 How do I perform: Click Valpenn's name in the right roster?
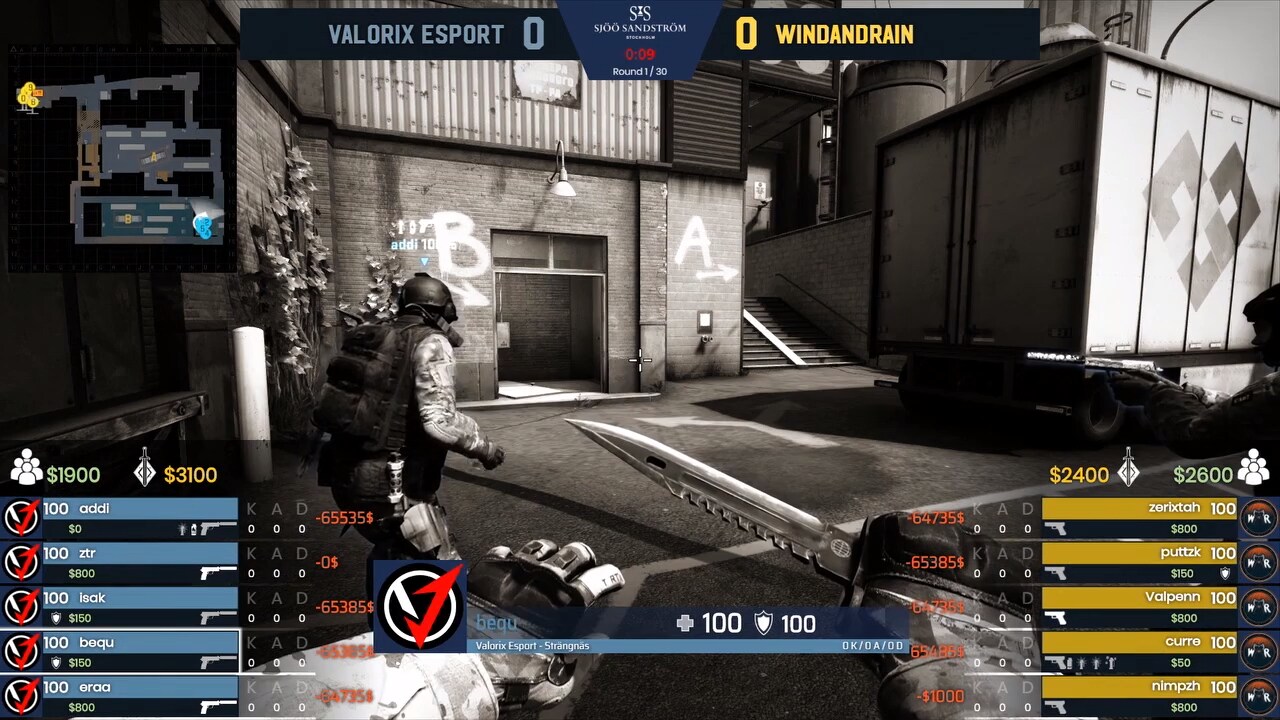click(1171, 596)
